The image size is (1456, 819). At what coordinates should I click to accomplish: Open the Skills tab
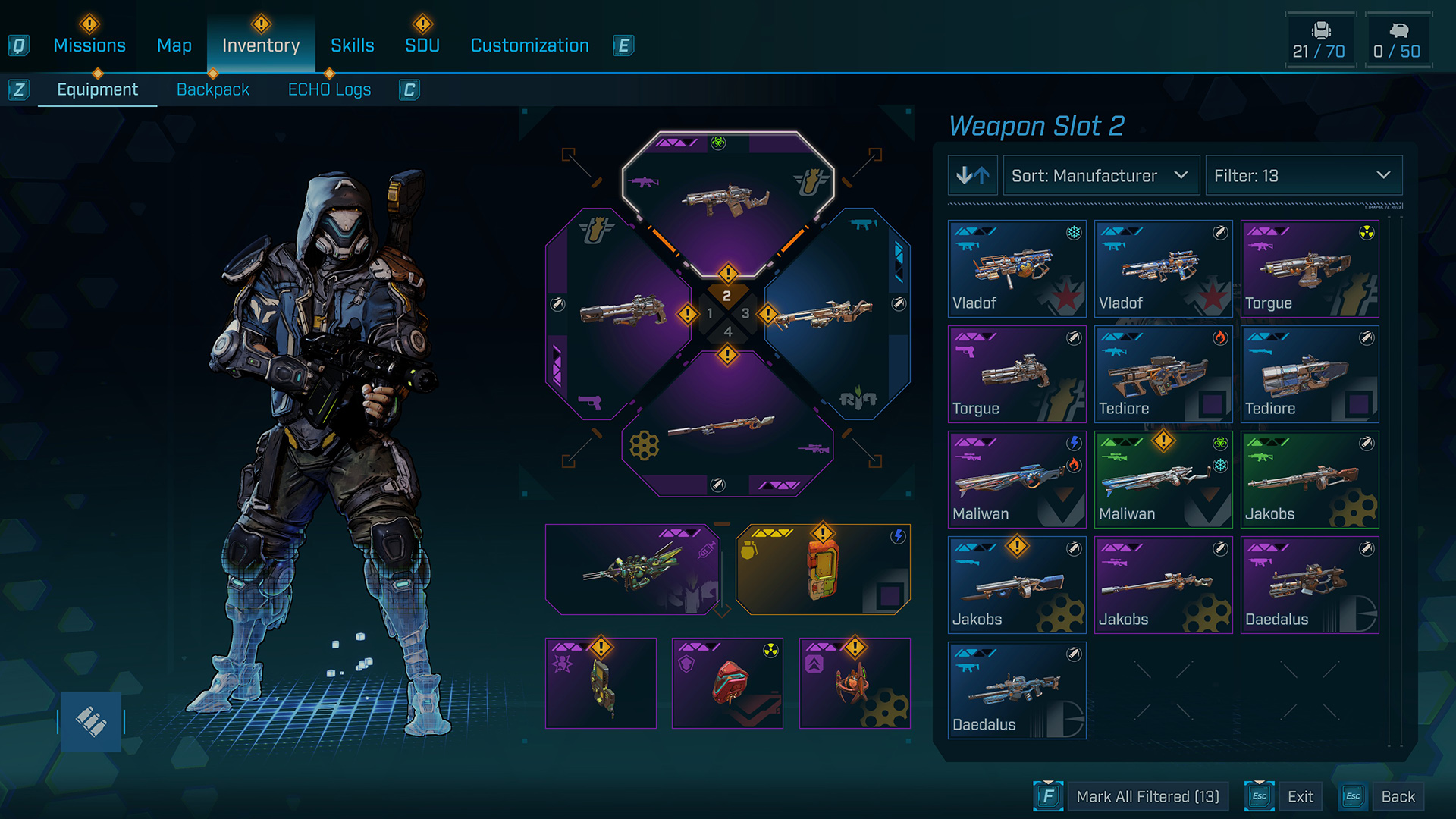(352, 45)
